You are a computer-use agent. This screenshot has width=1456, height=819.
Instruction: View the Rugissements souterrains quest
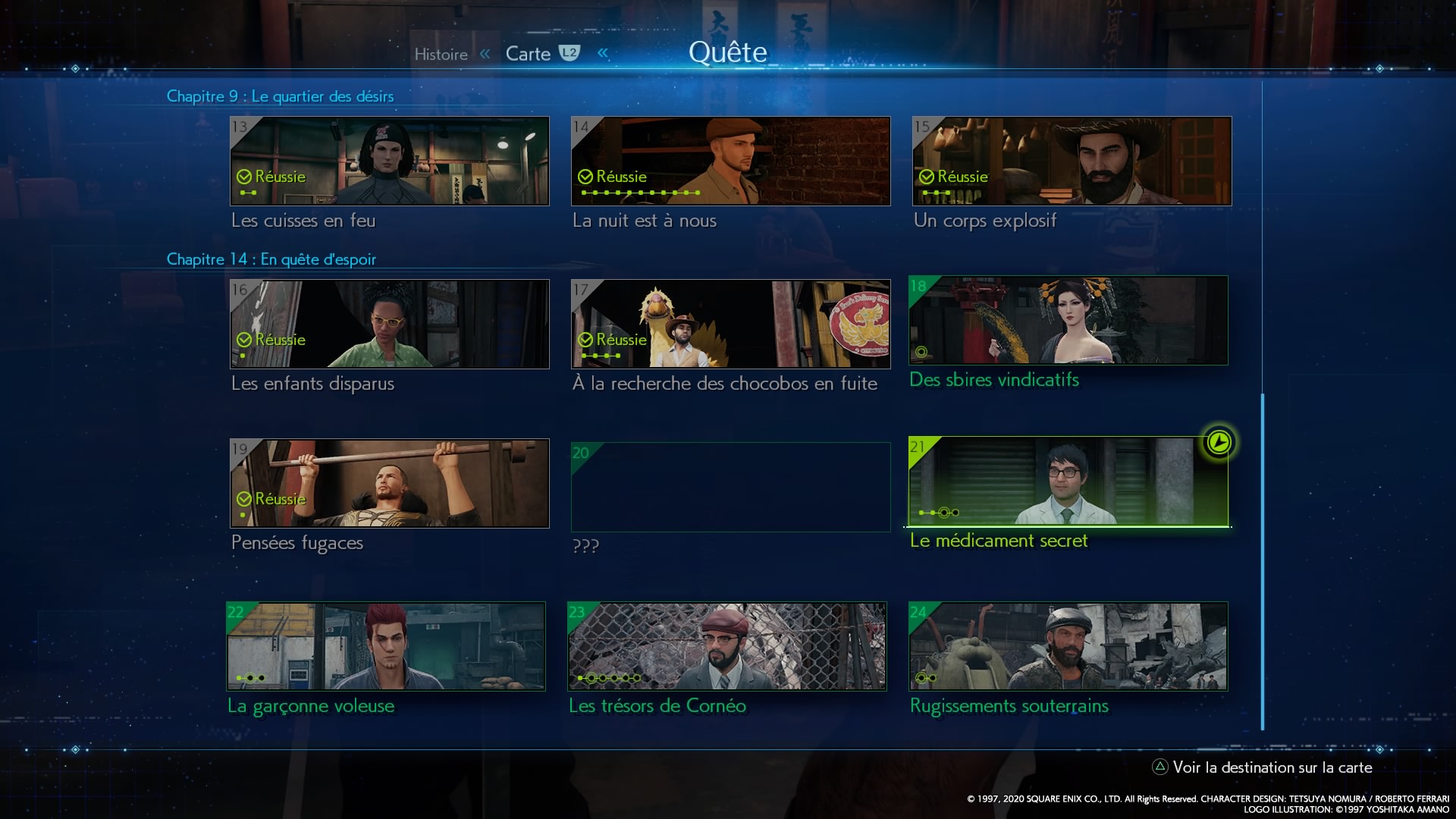click(1068, 646)
